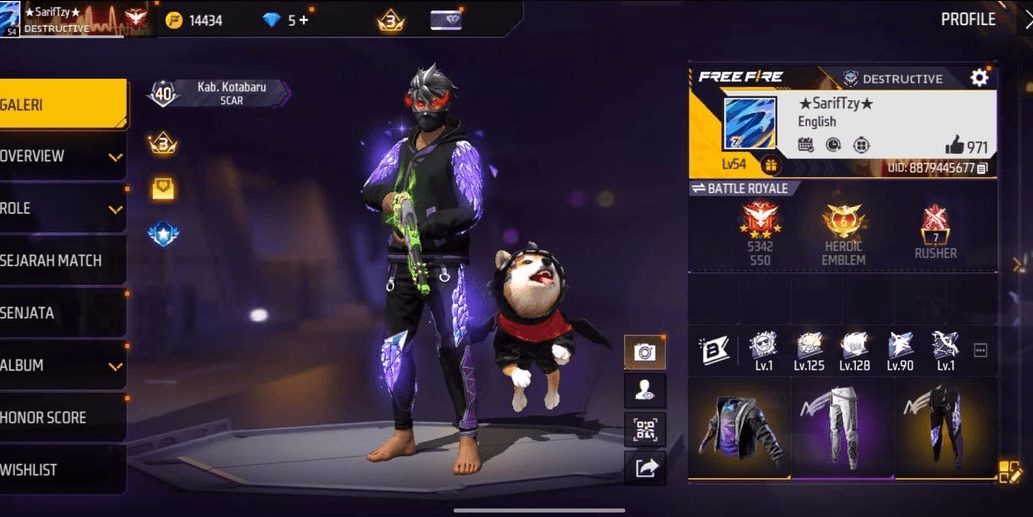Viewport: 1033px width, 517px height.
Task: Switch the Battle Royale mode selector
Action: [x=740, y=189]
